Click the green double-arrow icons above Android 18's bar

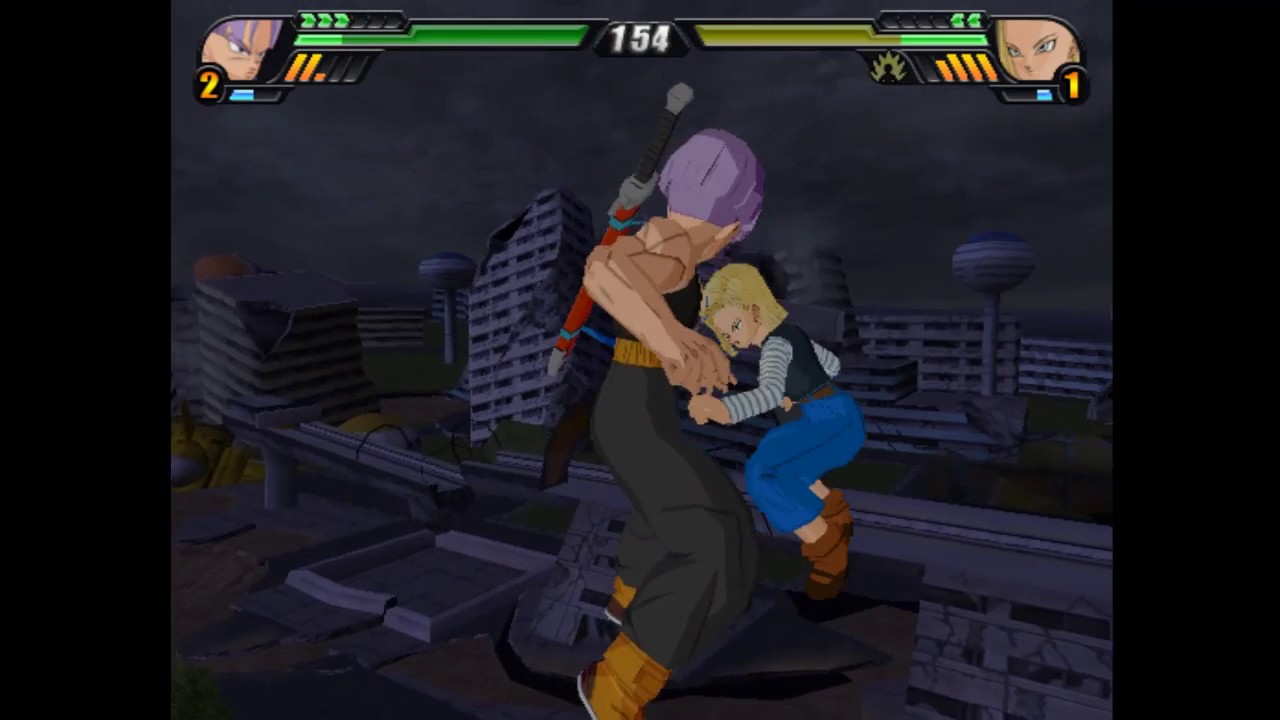(966, 18)
